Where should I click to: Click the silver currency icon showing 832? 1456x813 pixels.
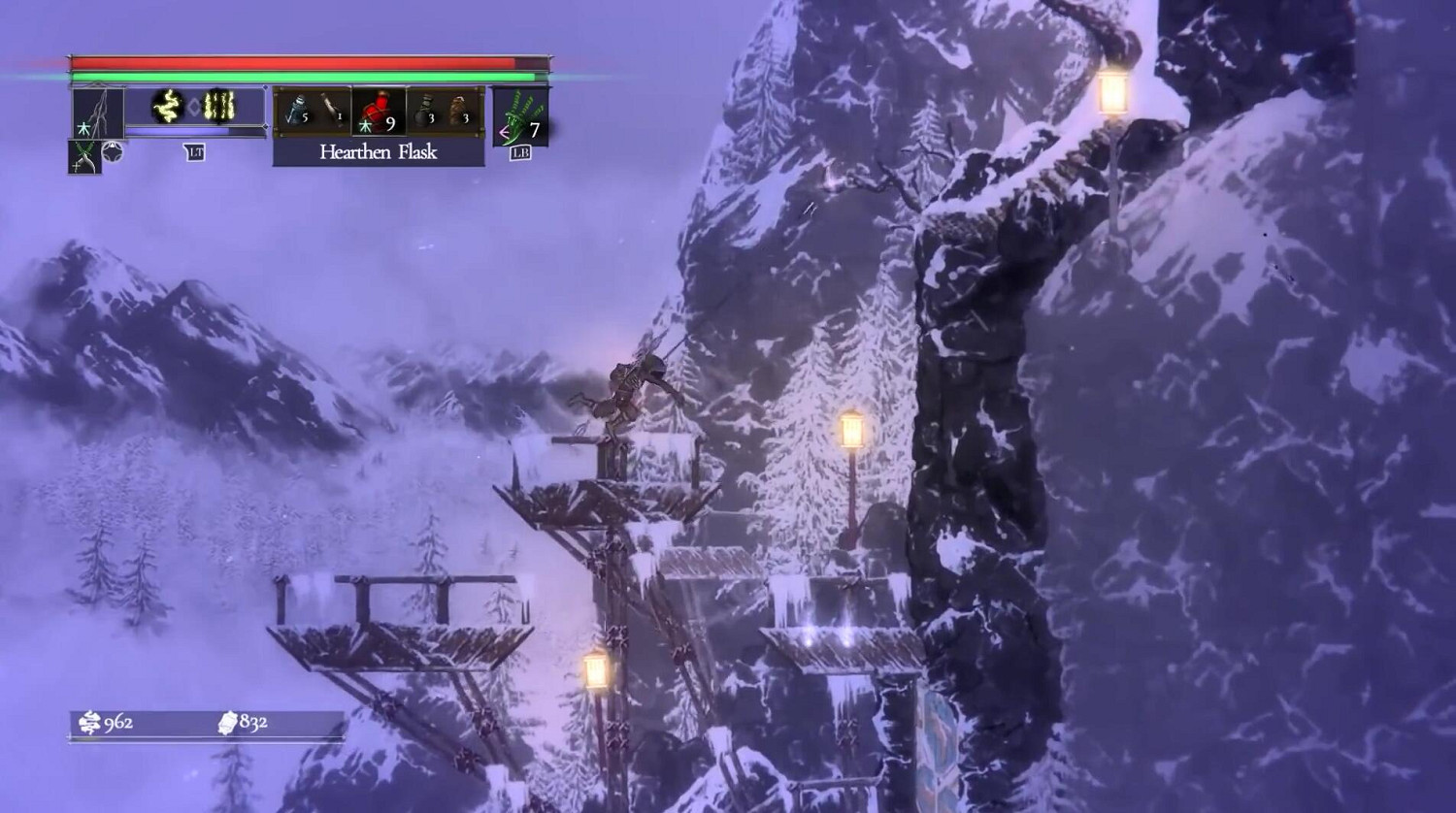pos(229,723)
